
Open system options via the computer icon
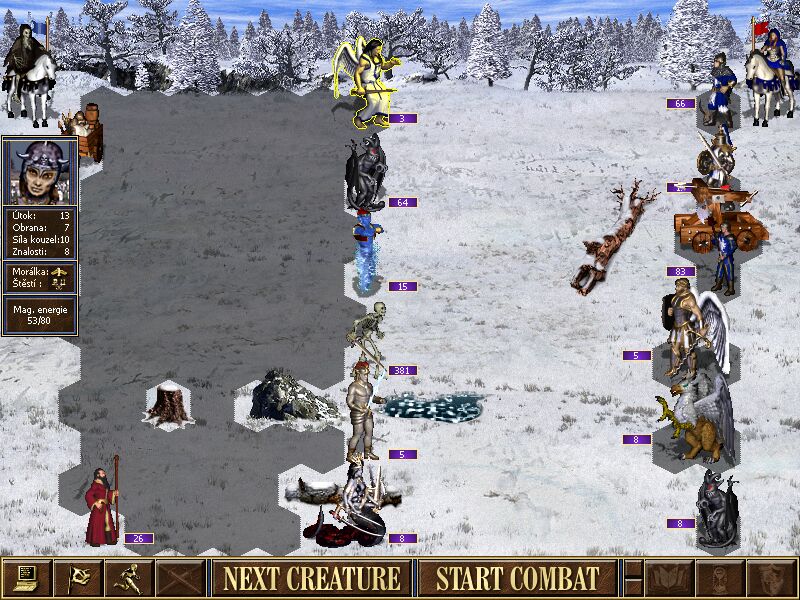click(26, 578)
